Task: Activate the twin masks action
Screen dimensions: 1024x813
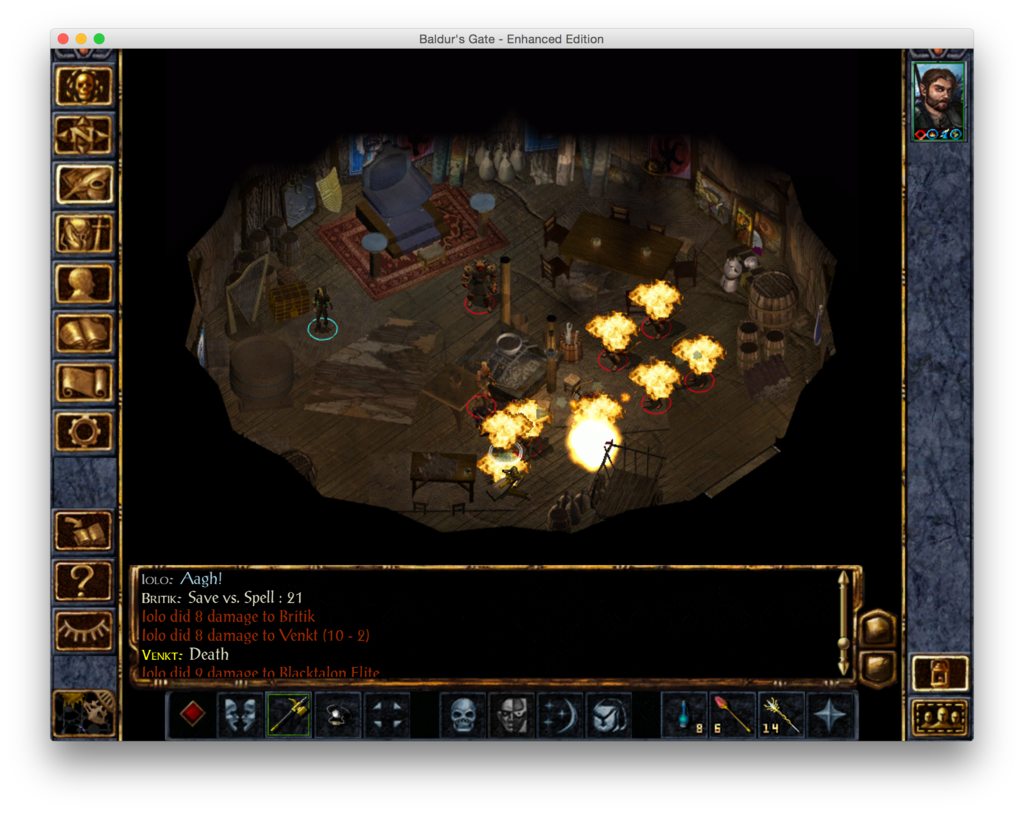Action: pyautogui.click(x=240, y=714)
